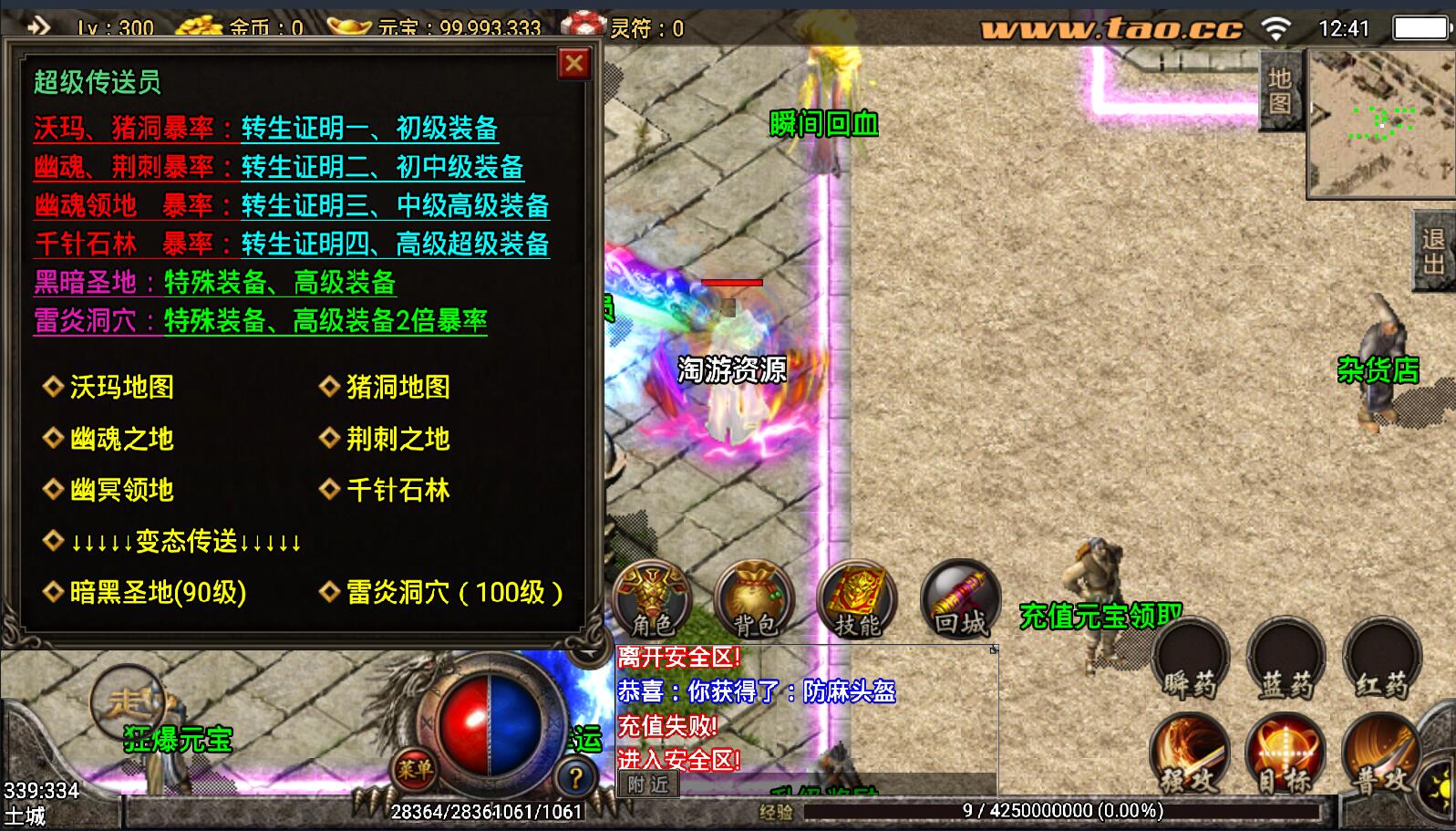Enter 暗黑圣地(90级) map
The image size is (1456, 831).
pyautogui.click(x=157, y=592)
